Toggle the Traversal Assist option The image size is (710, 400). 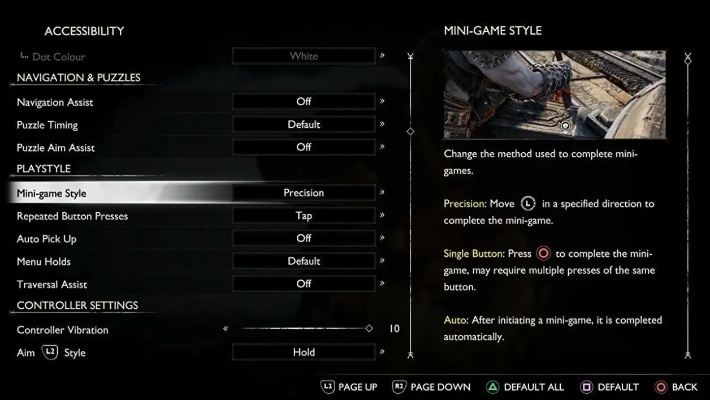click(x=303, y=284)
